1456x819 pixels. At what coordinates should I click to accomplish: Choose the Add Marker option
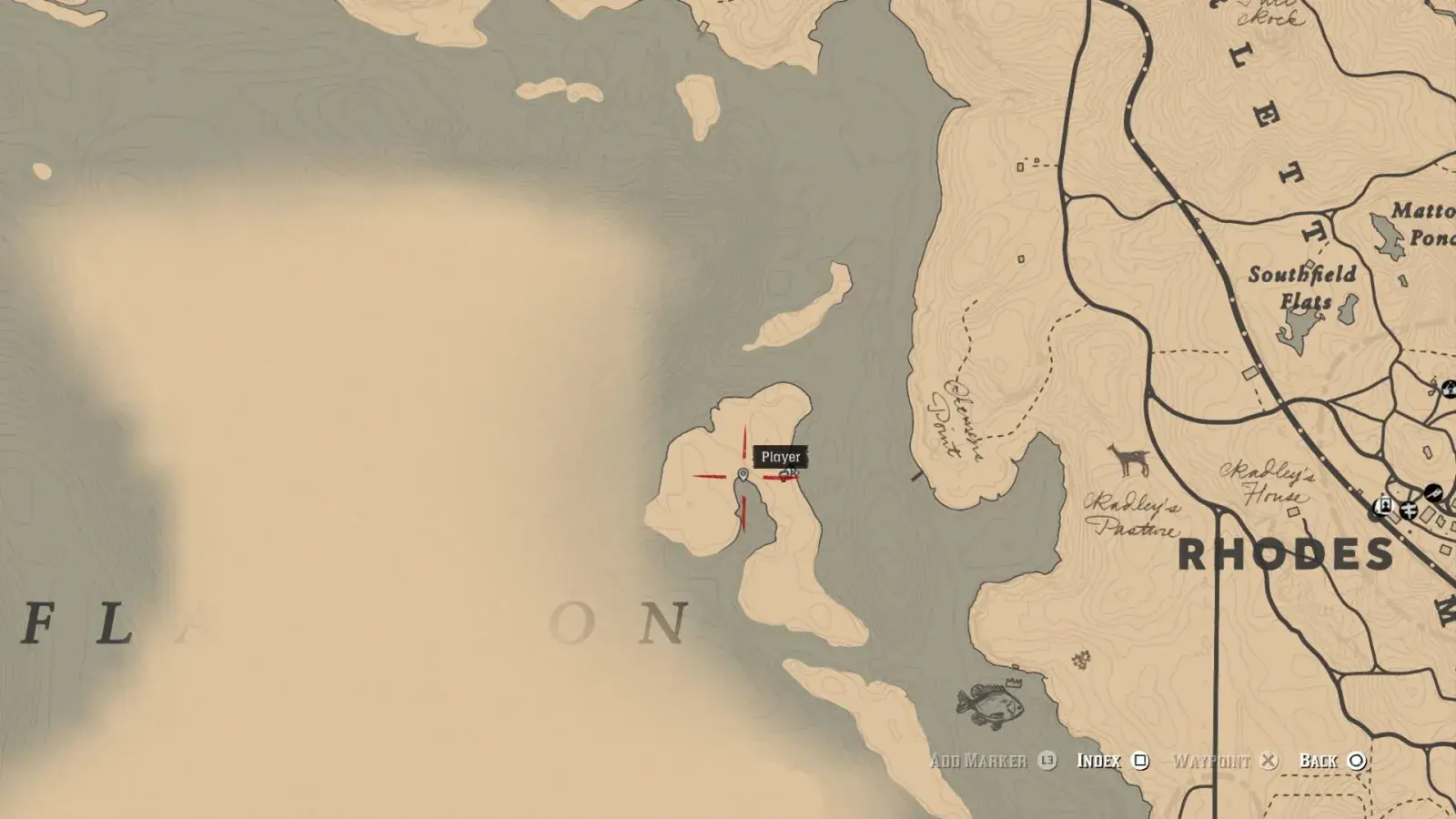(992, 761)
